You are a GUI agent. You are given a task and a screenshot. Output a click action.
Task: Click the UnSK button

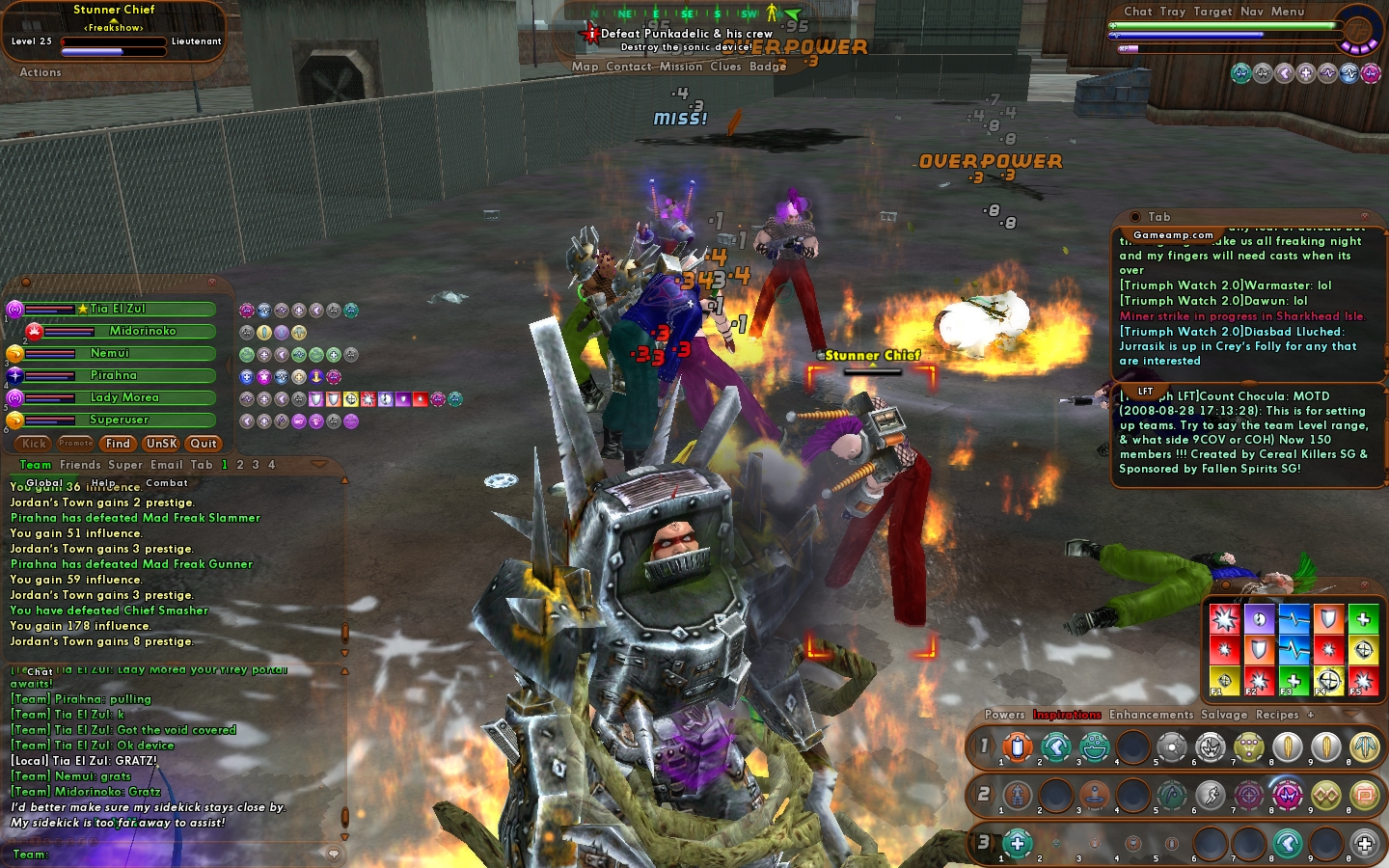pos(161,444)
